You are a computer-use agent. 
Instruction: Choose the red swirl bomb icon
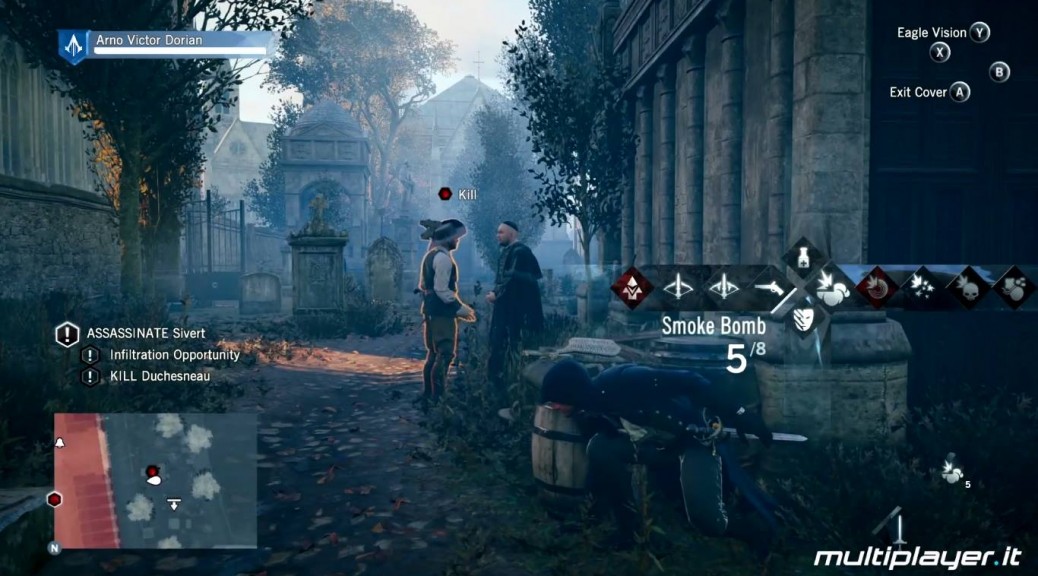[x=877, y=287]
